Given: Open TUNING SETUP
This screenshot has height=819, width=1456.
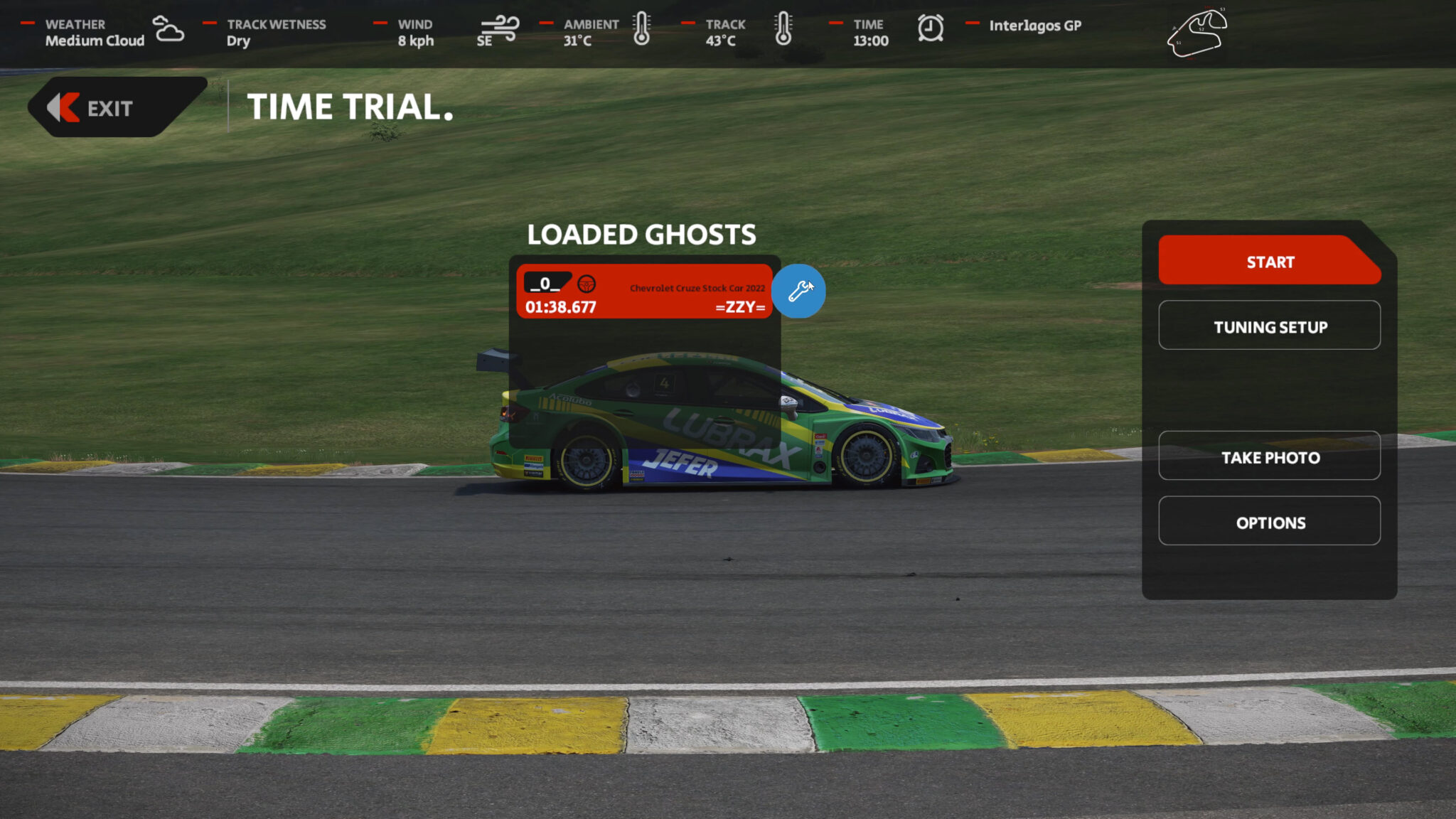Looking at the screenshot, I should [1269, 326].
